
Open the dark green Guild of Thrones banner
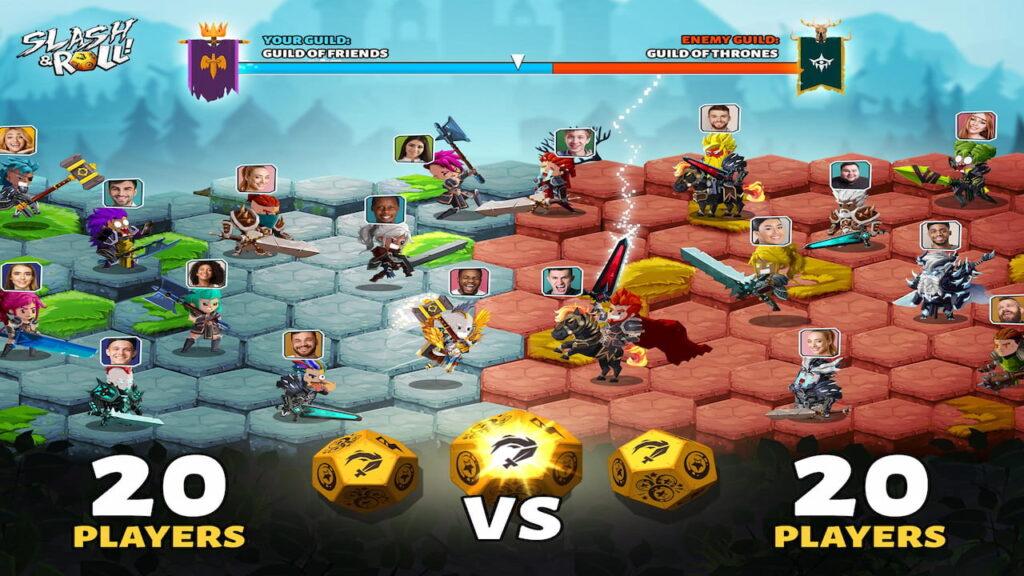pyautogui.click(x=821, y=62)
